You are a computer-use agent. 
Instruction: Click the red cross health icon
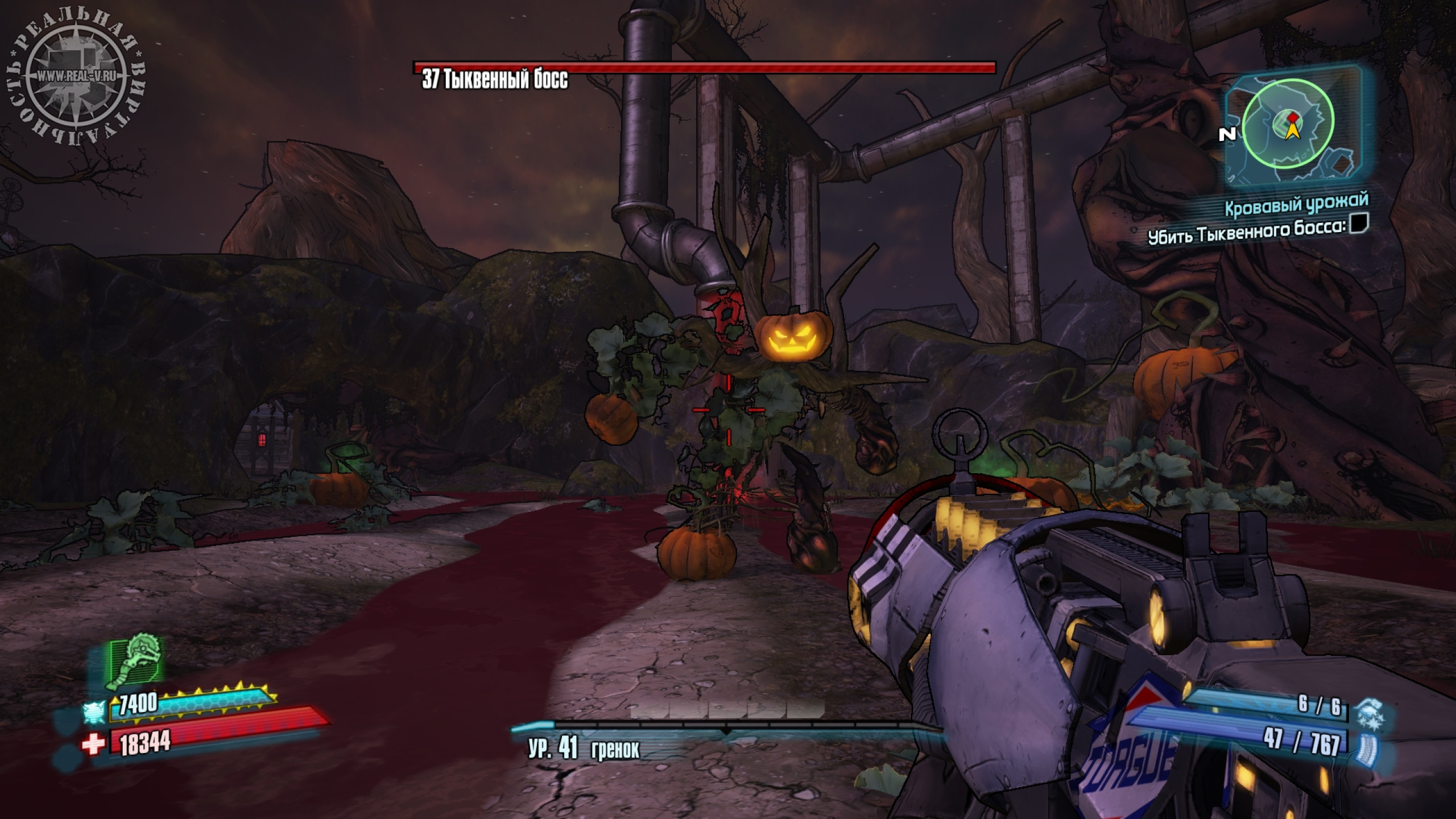coord(93,745)
